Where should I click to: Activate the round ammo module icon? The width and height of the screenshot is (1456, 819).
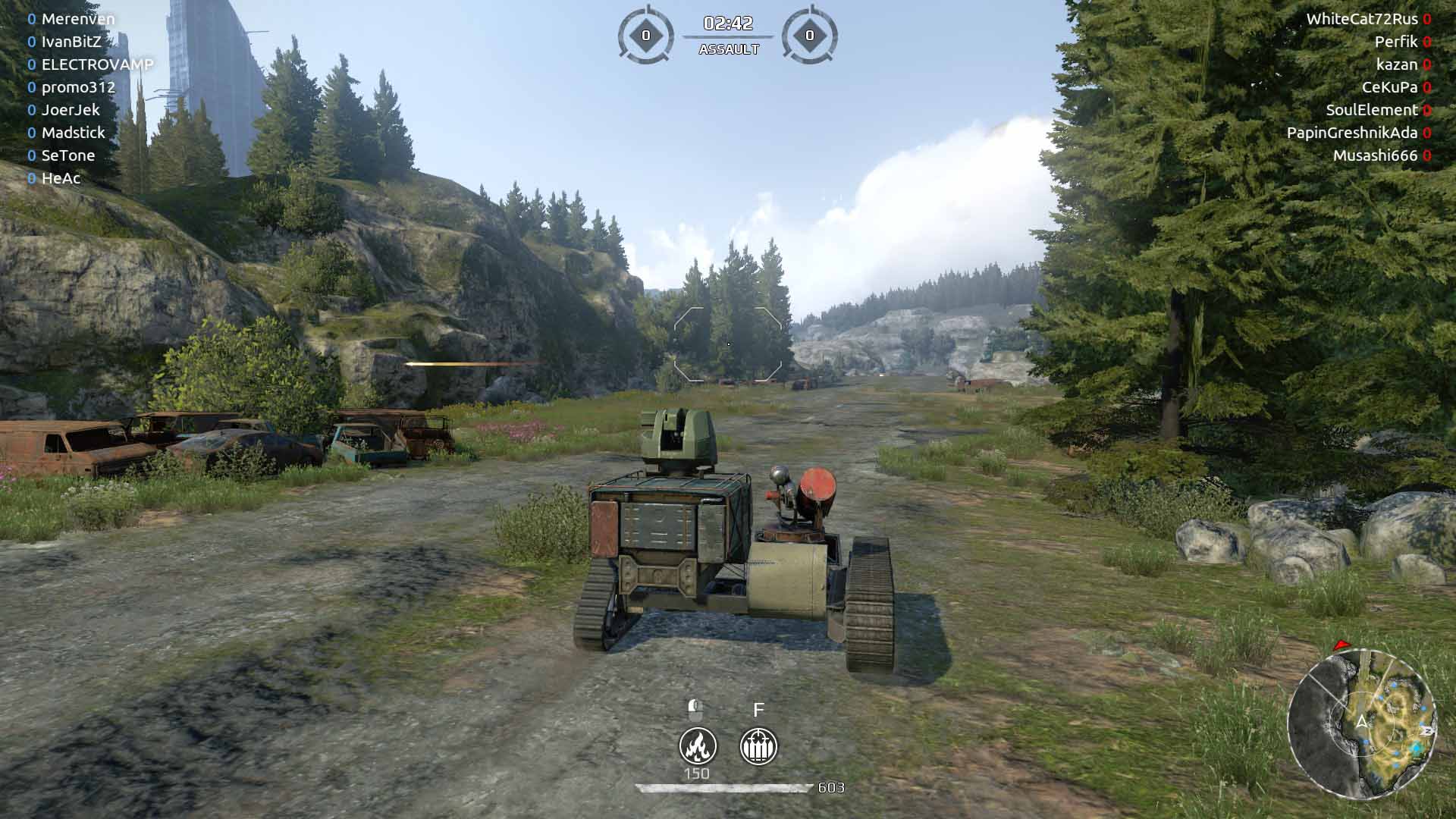(758, 746)
